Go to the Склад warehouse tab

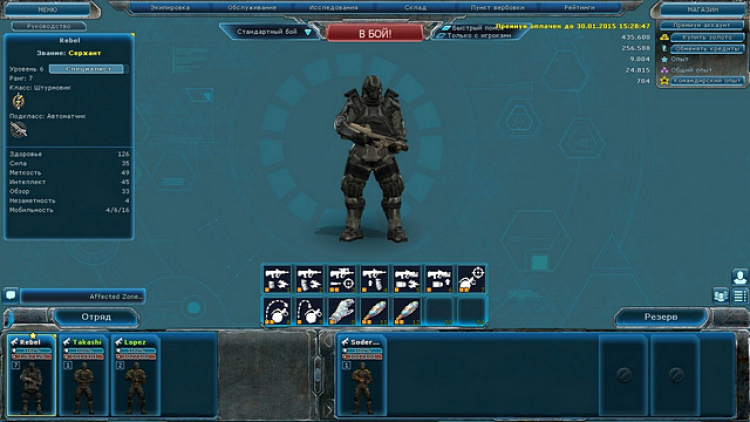click(413, 8)
